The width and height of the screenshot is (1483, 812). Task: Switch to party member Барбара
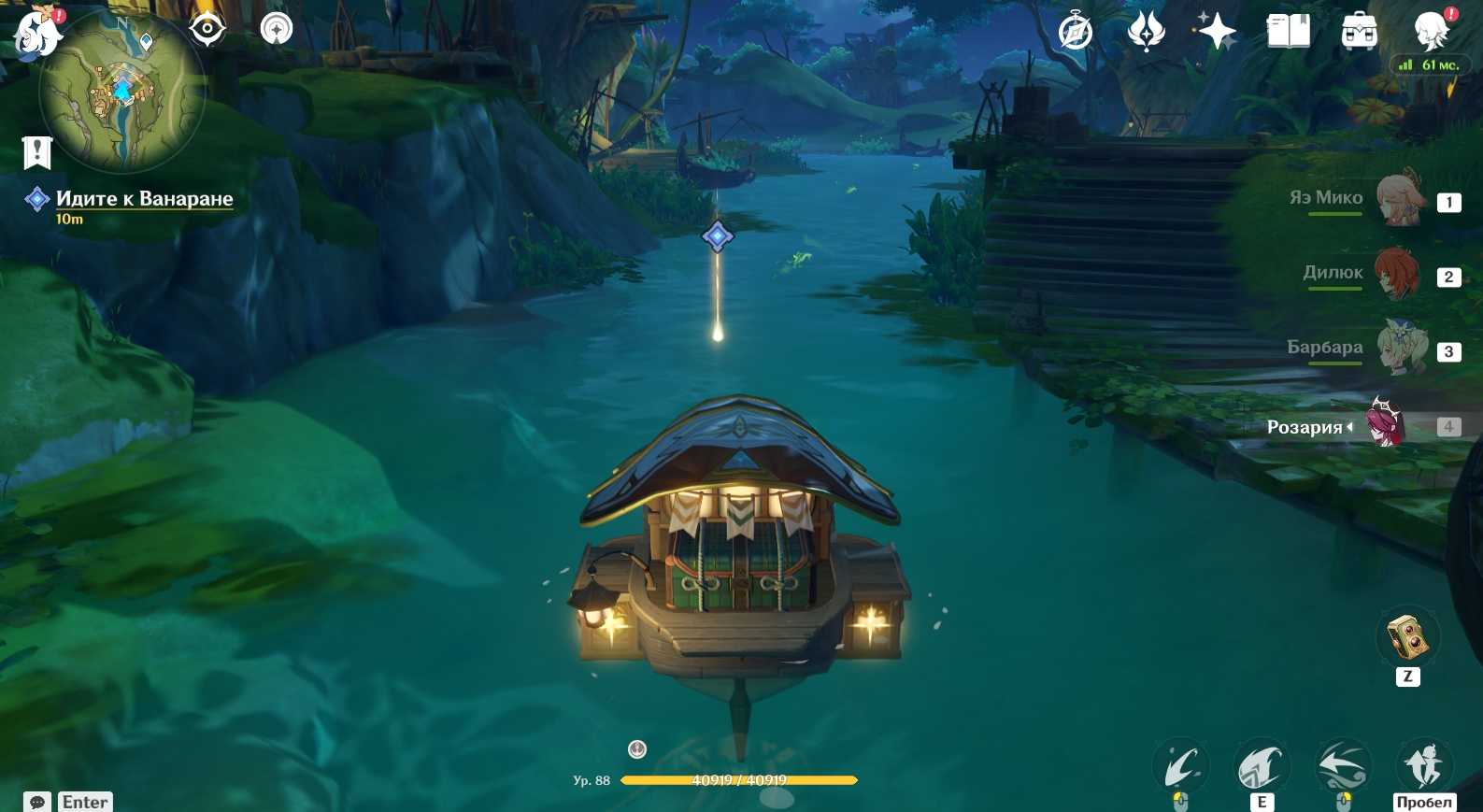pyautogui.click(x=1402, y=348)
